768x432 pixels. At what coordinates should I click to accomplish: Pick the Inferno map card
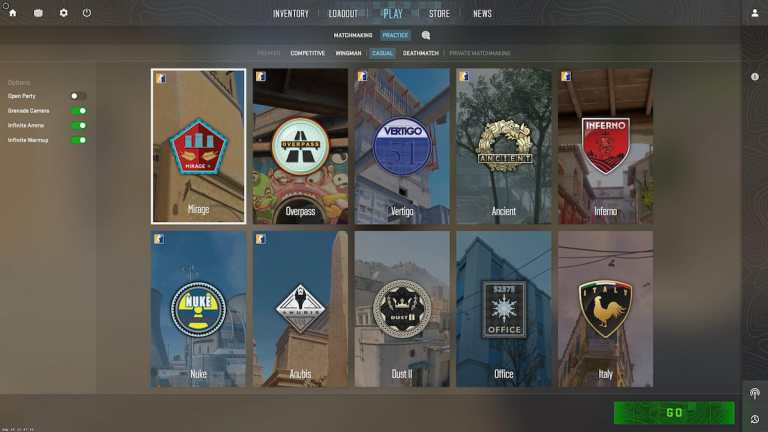pyautogui.click(x=605, y=146)
